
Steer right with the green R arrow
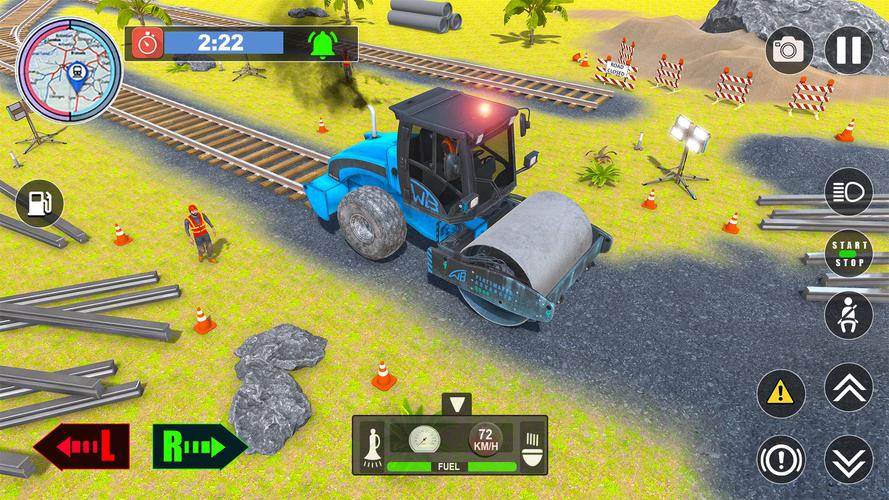click(x=198, y=447)
